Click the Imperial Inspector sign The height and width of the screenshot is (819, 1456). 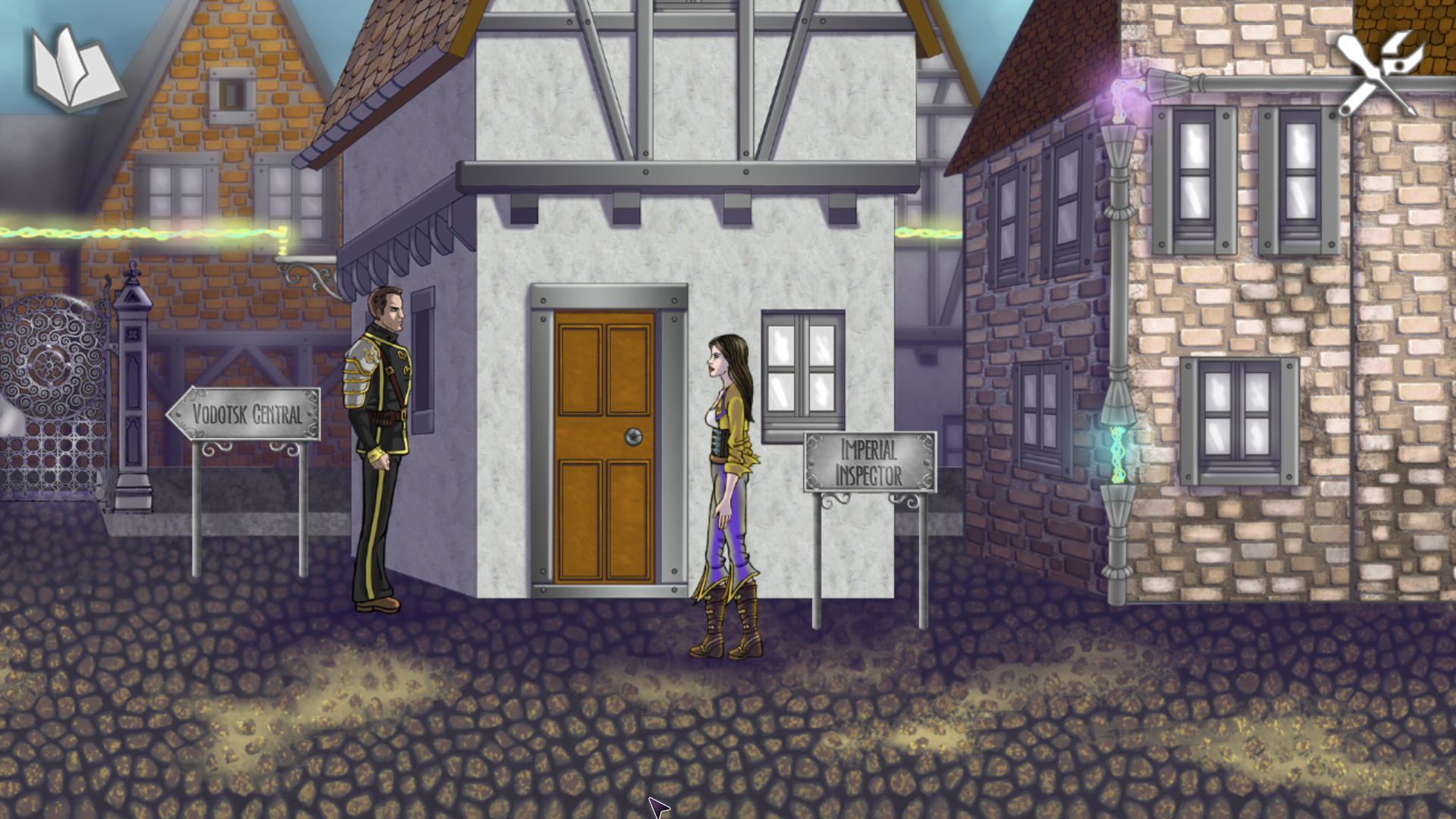(x=871, y=461)
